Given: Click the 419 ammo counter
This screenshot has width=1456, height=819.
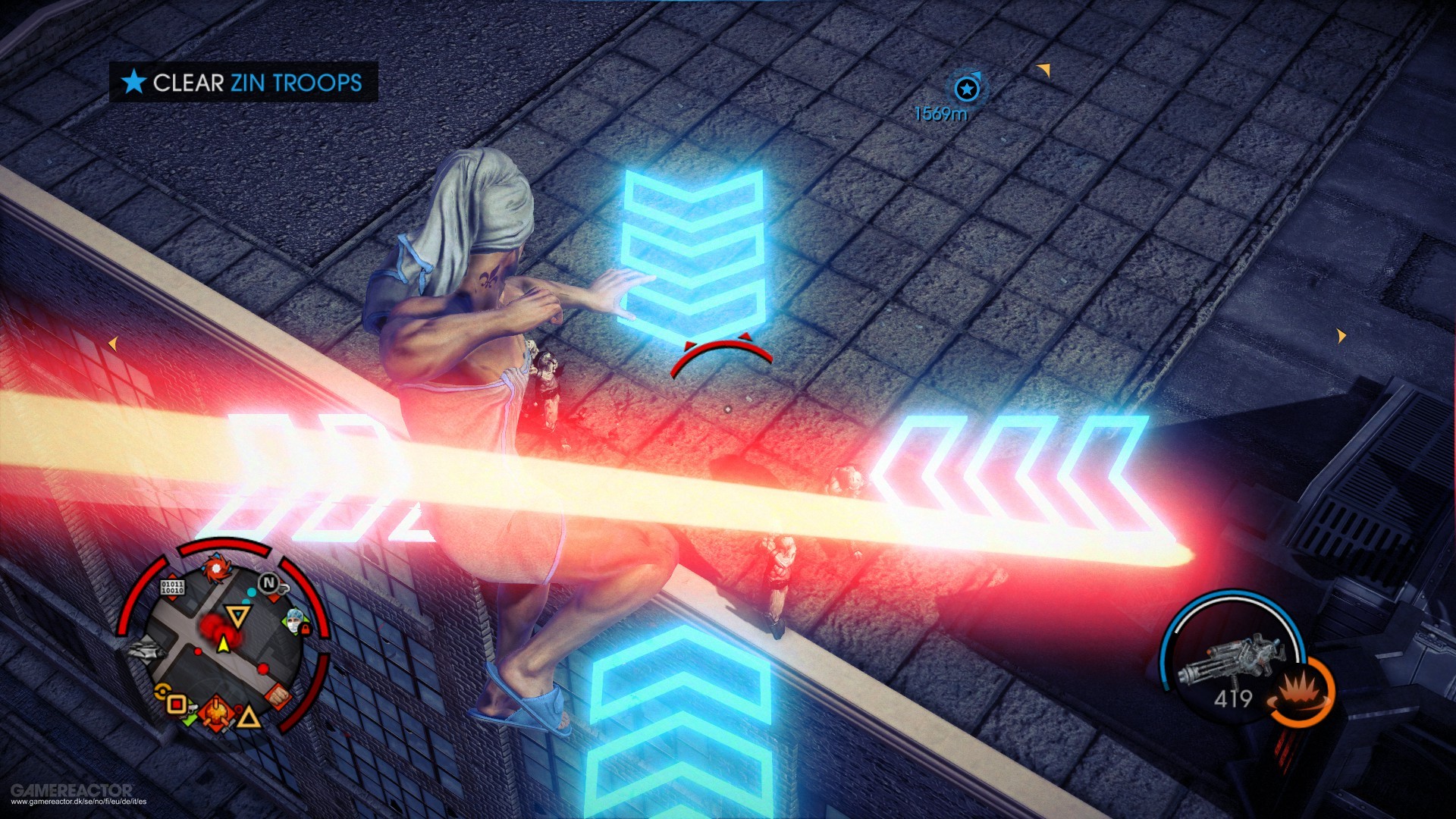Looking at the screenshot, I should pos(1234,698).
